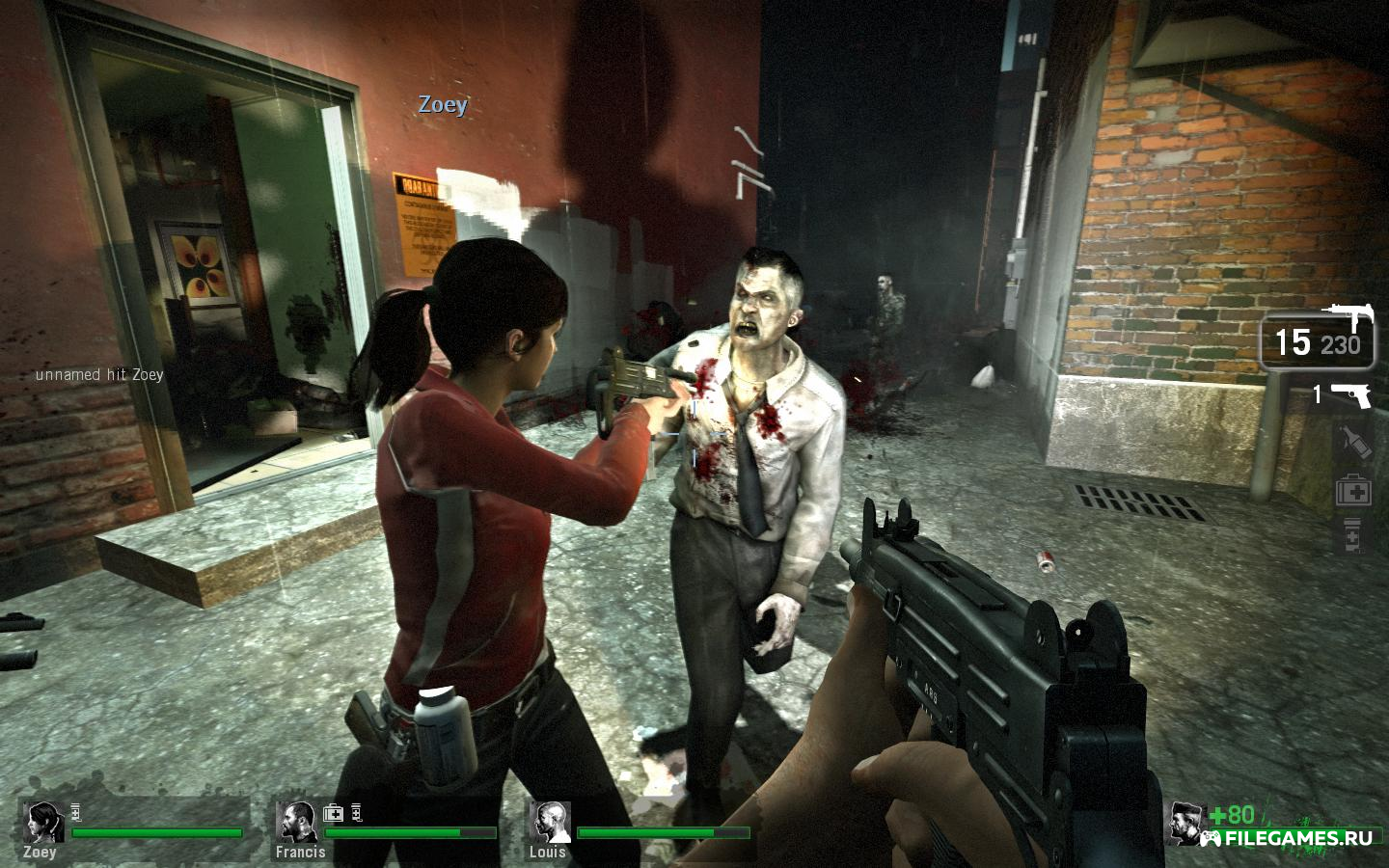The image size is (1389, 868).
Task: Click your own survivor portrait
Action: 1185,822
